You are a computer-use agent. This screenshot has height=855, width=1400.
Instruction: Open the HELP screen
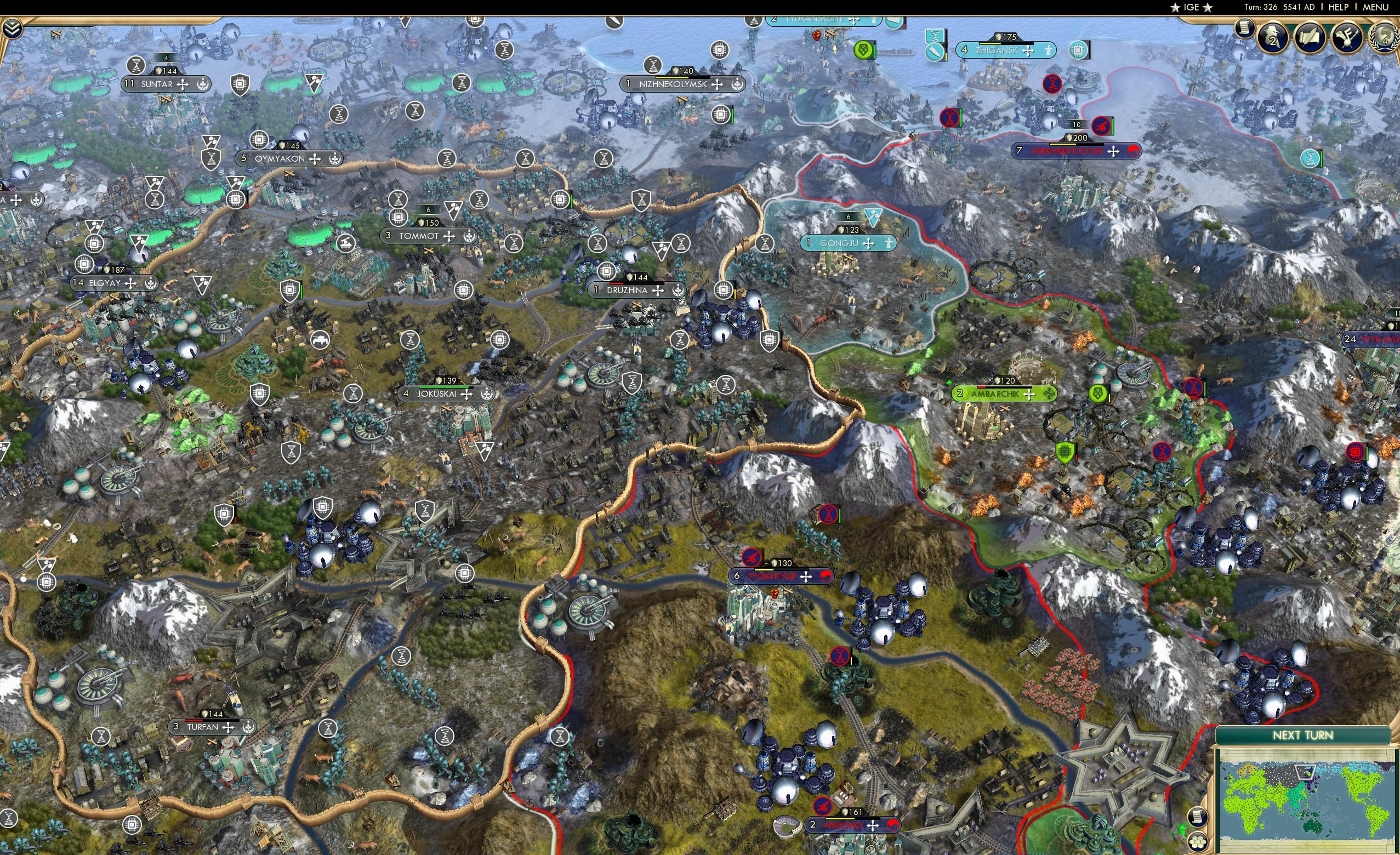(1339, 7)
